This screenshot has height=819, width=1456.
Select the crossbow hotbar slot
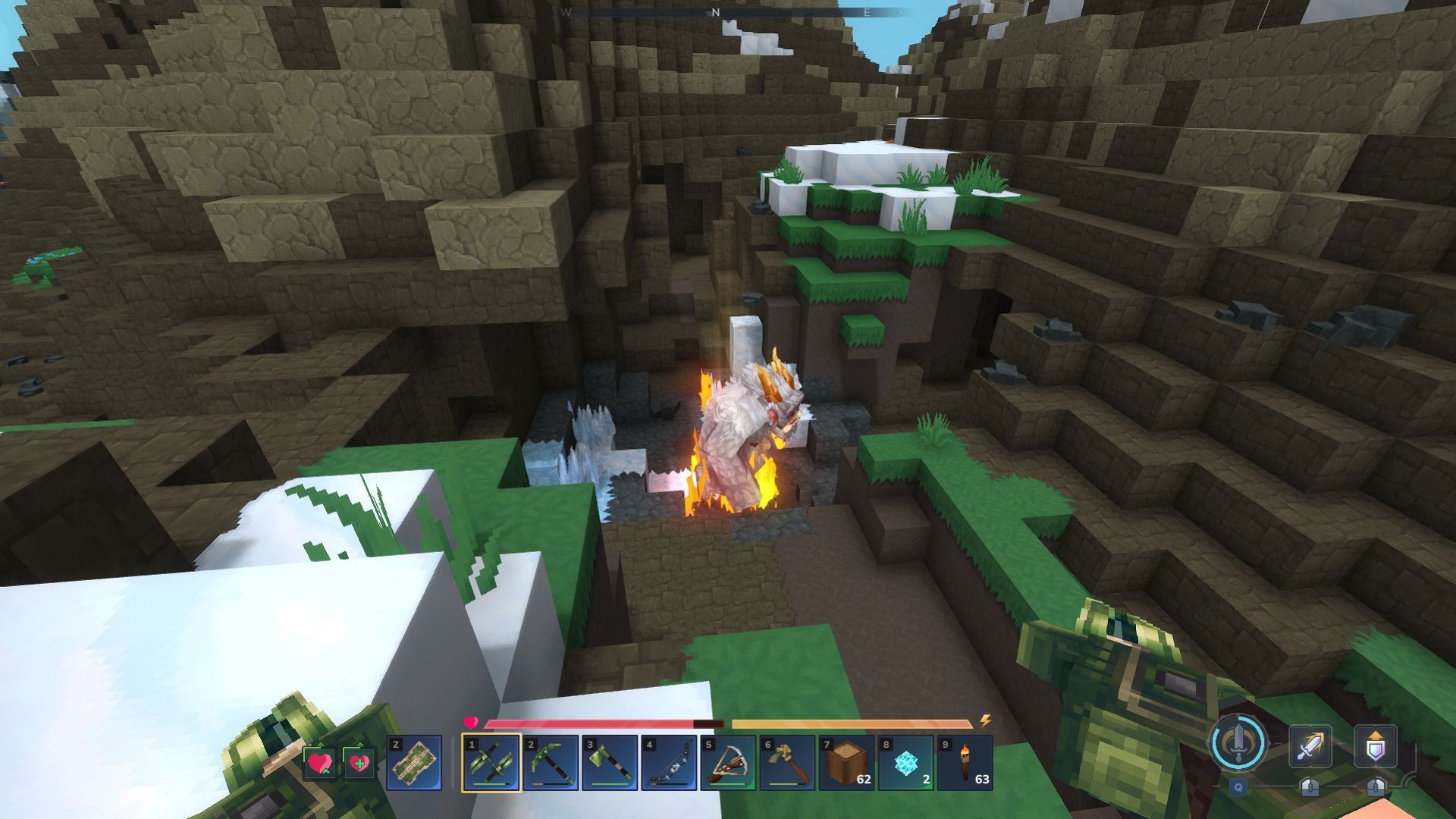pos(728,763)
